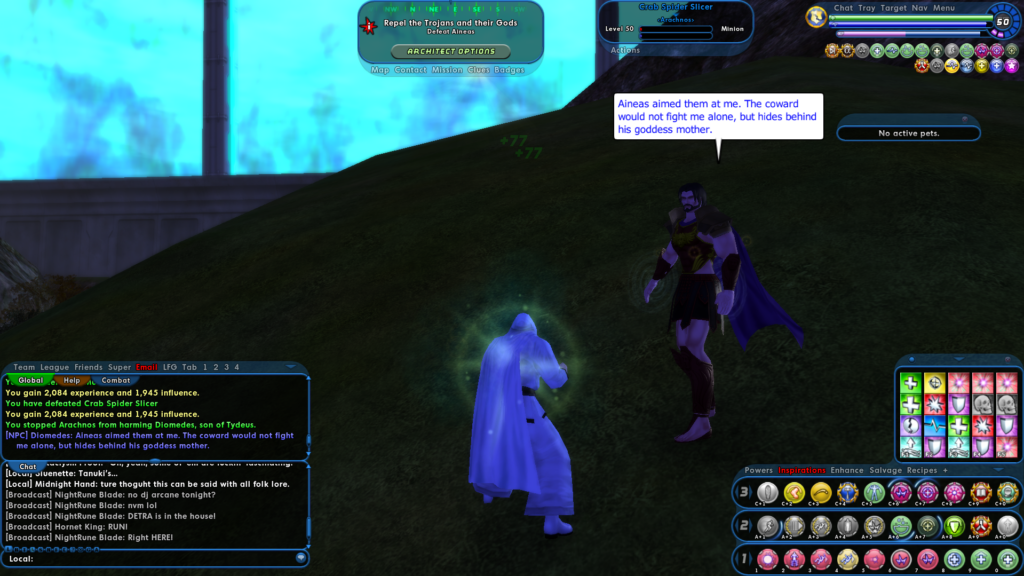The image size is (1024, 576).
Task: Open the Architect Options button
Action: click(x=450, y=51)
